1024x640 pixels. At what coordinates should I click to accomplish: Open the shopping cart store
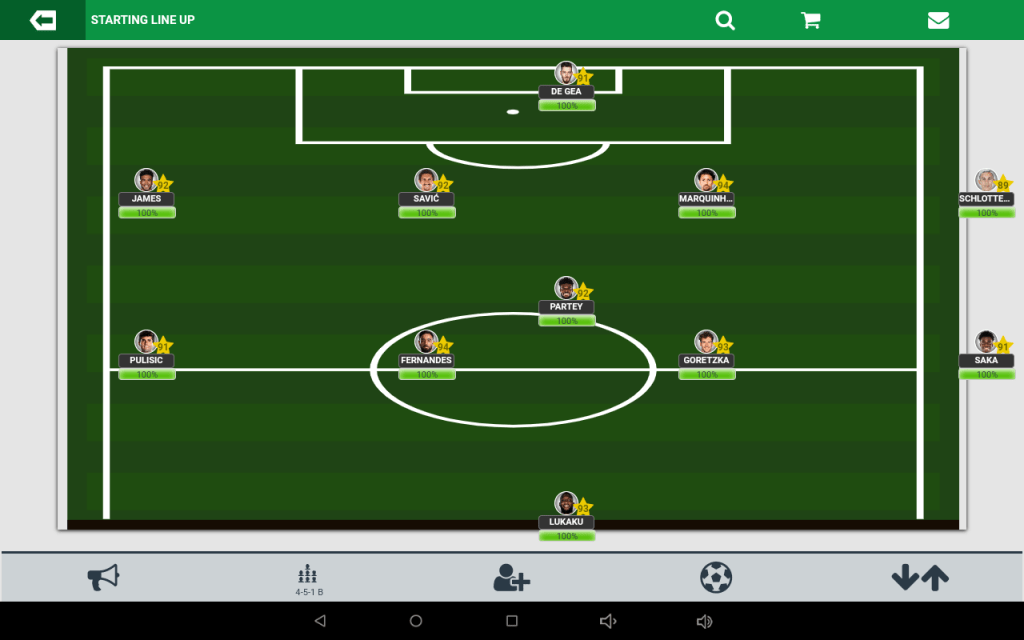point(811,20)
